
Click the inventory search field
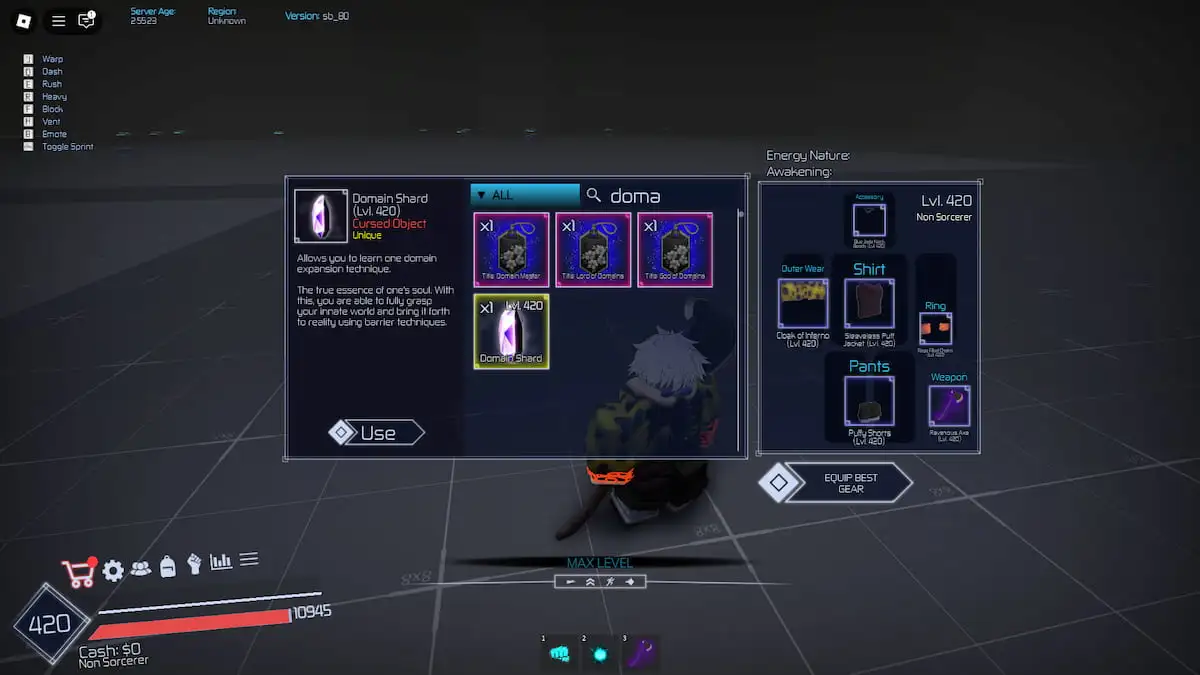[x=660, y=196]
